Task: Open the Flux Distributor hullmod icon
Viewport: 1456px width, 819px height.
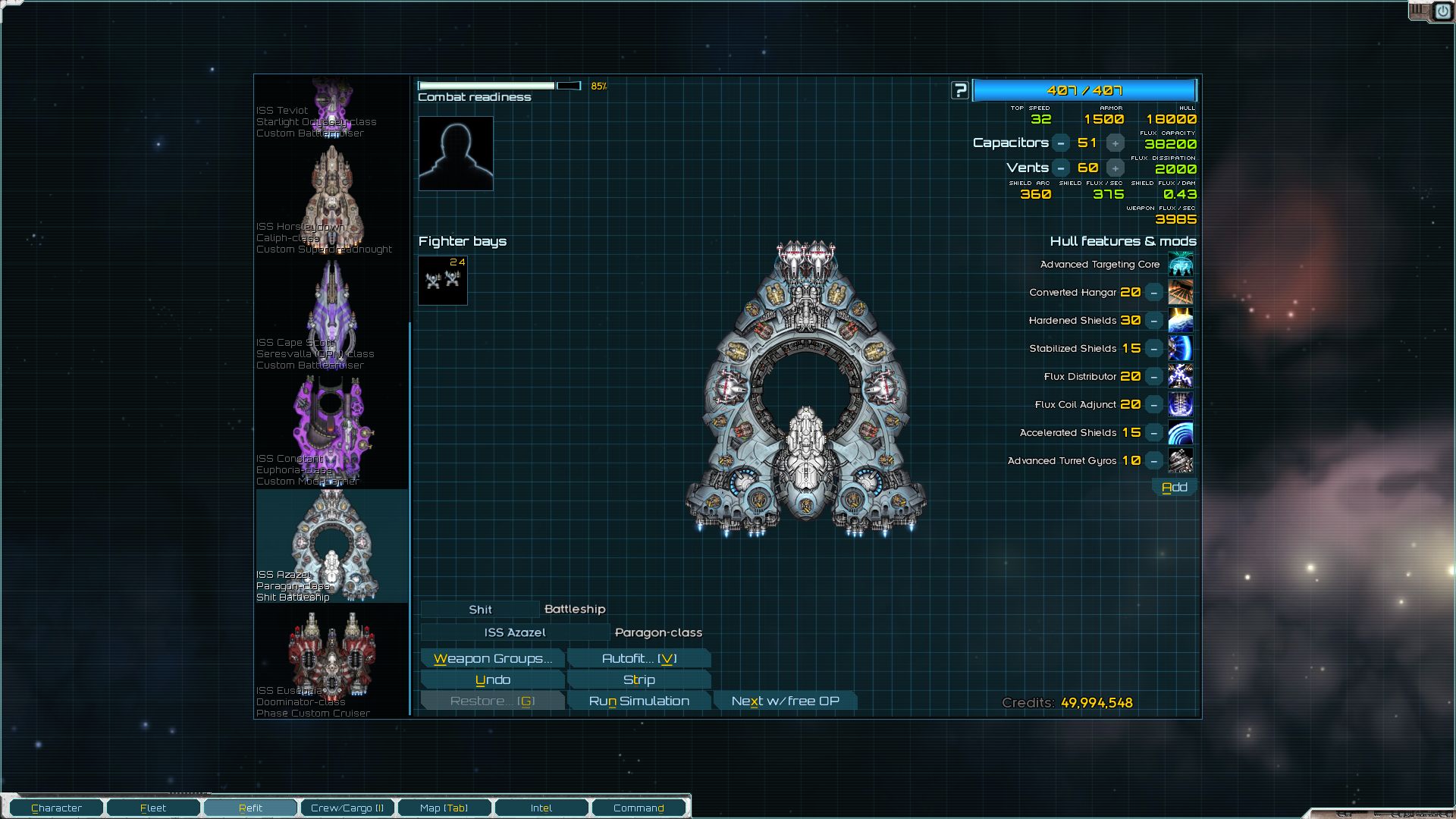Action: click(x=1181, y=376)
